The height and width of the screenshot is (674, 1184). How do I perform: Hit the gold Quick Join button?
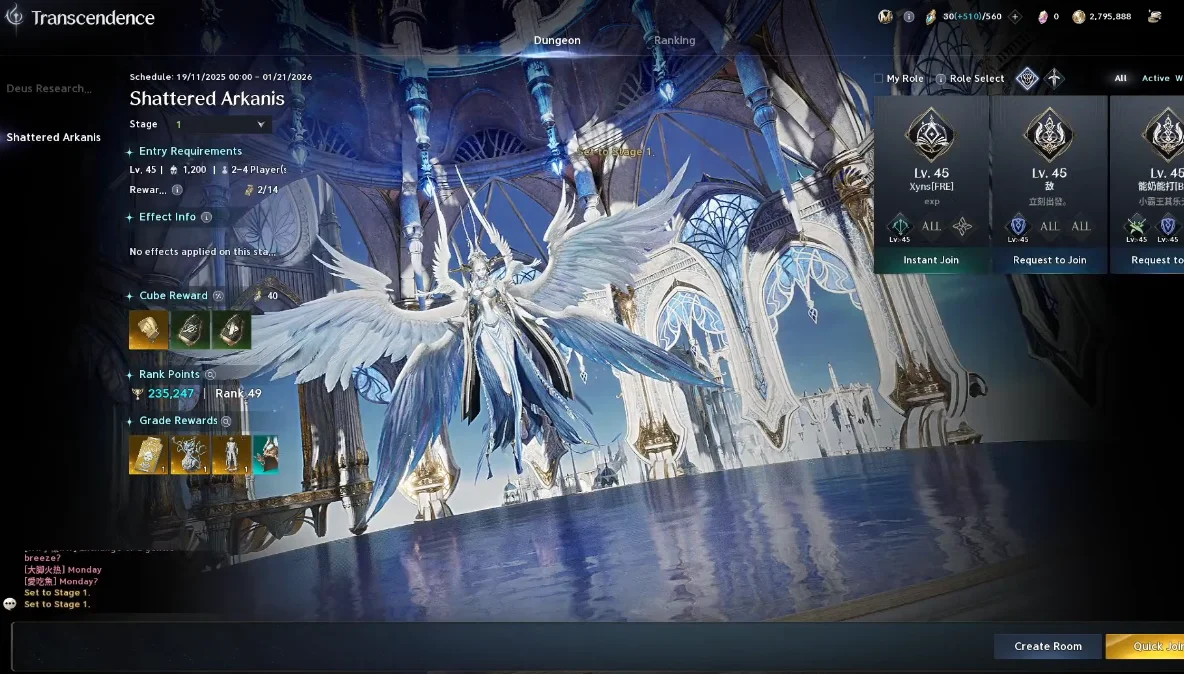coord(1150,647)
